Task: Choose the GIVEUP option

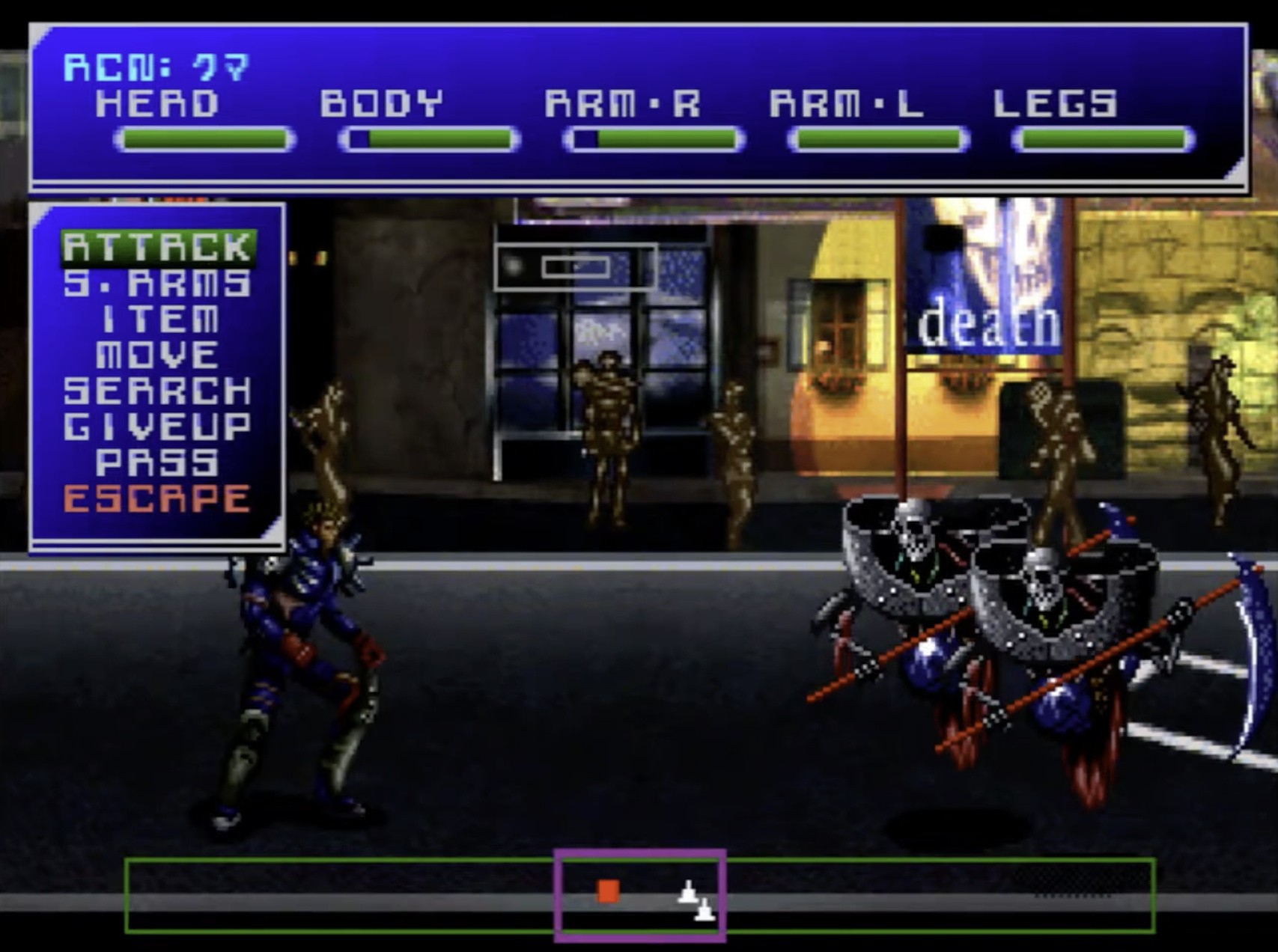Action: pyautogui.click(x=158, y=427)
